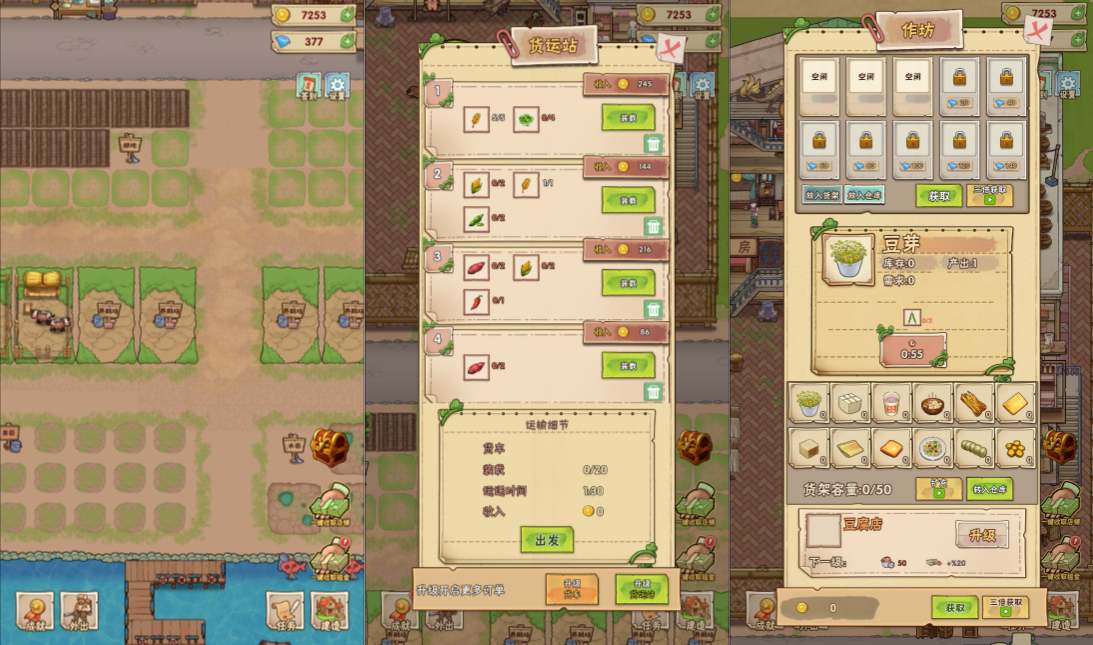Close the 货运站 freight station panel
The height and width of the screenshot is (645, 1093).
point(670,48)
